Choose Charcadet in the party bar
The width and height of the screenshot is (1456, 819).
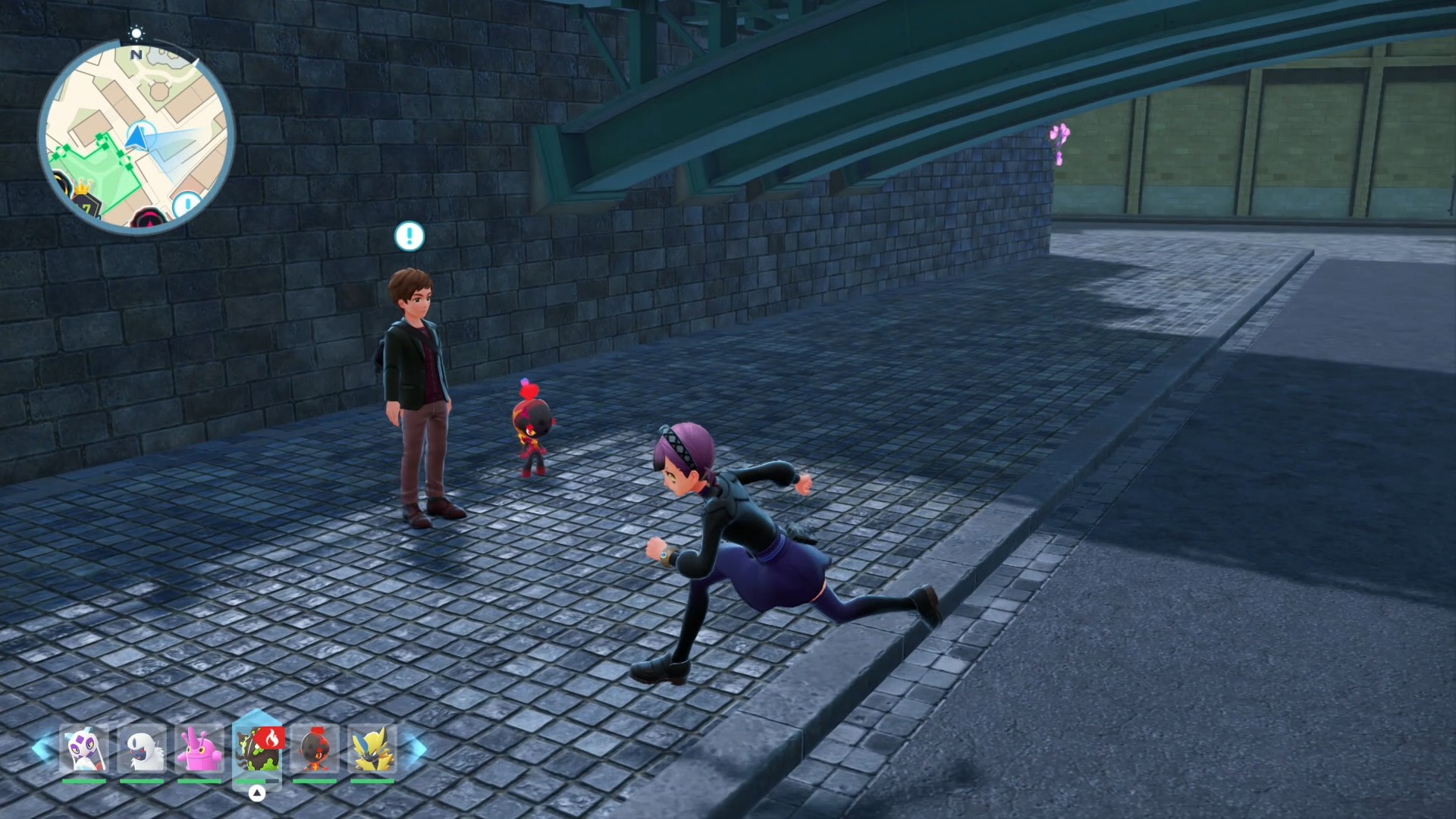(x=315, y=749)
